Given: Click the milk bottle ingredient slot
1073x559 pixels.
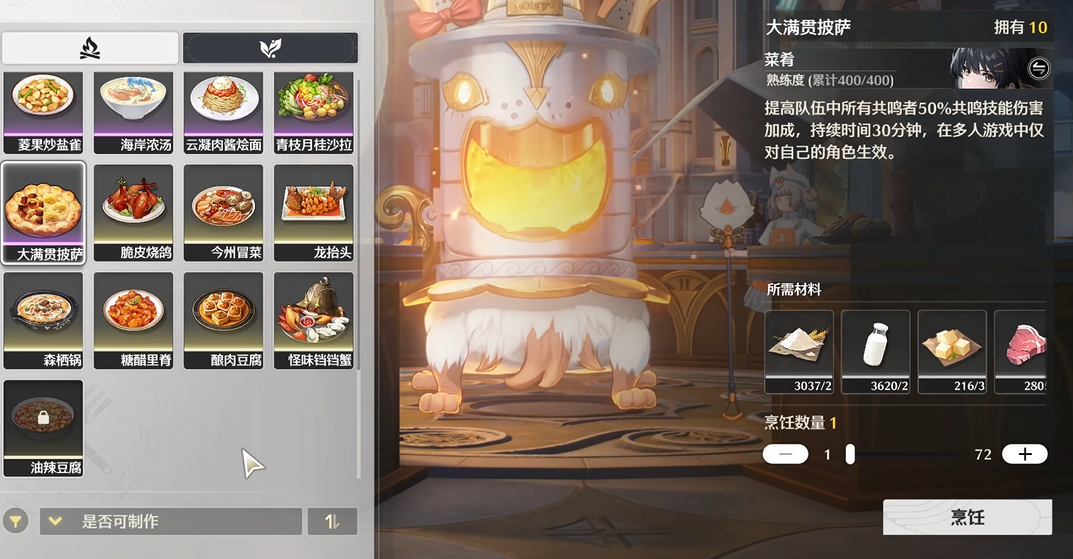Looking at the screenshot, I should 875,351.
